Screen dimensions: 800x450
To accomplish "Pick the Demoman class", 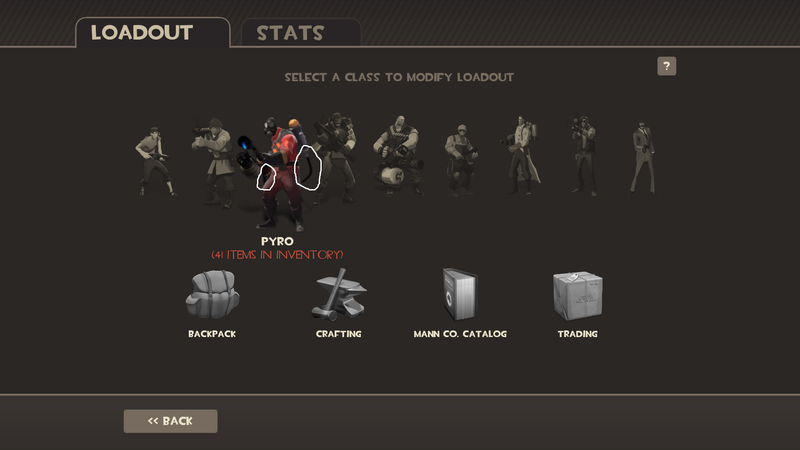I will pyautogui.click(x=336, y=155).
